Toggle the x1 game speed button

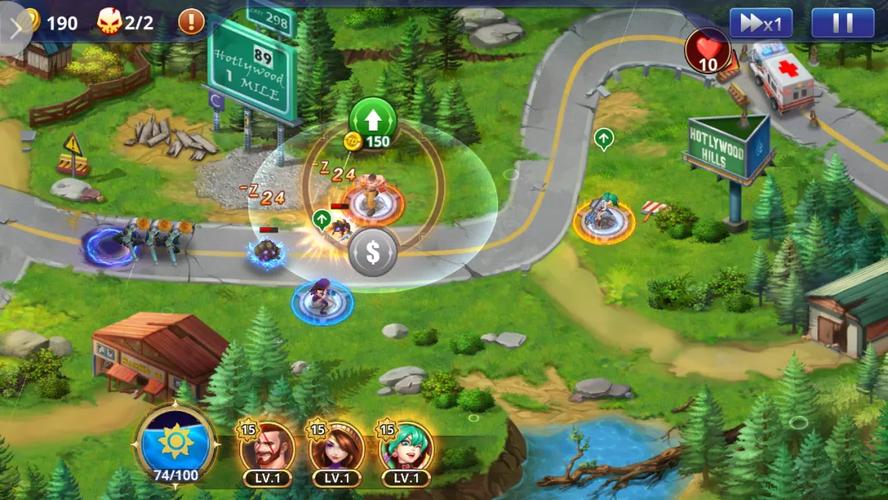click(x=760, y=23)
